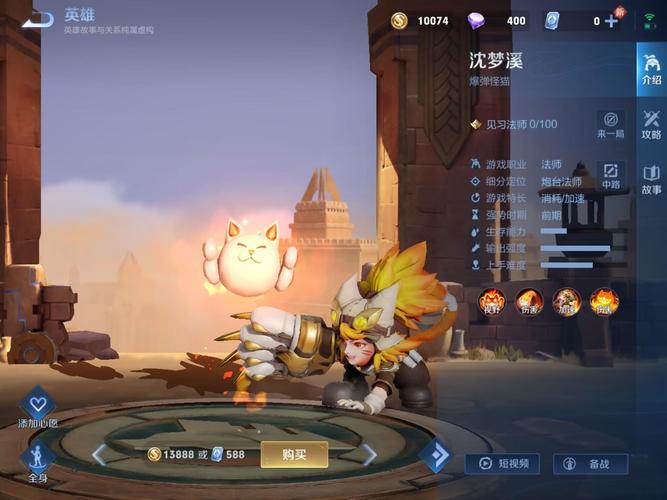Go back using the top-left arrow

click(38, 19)
